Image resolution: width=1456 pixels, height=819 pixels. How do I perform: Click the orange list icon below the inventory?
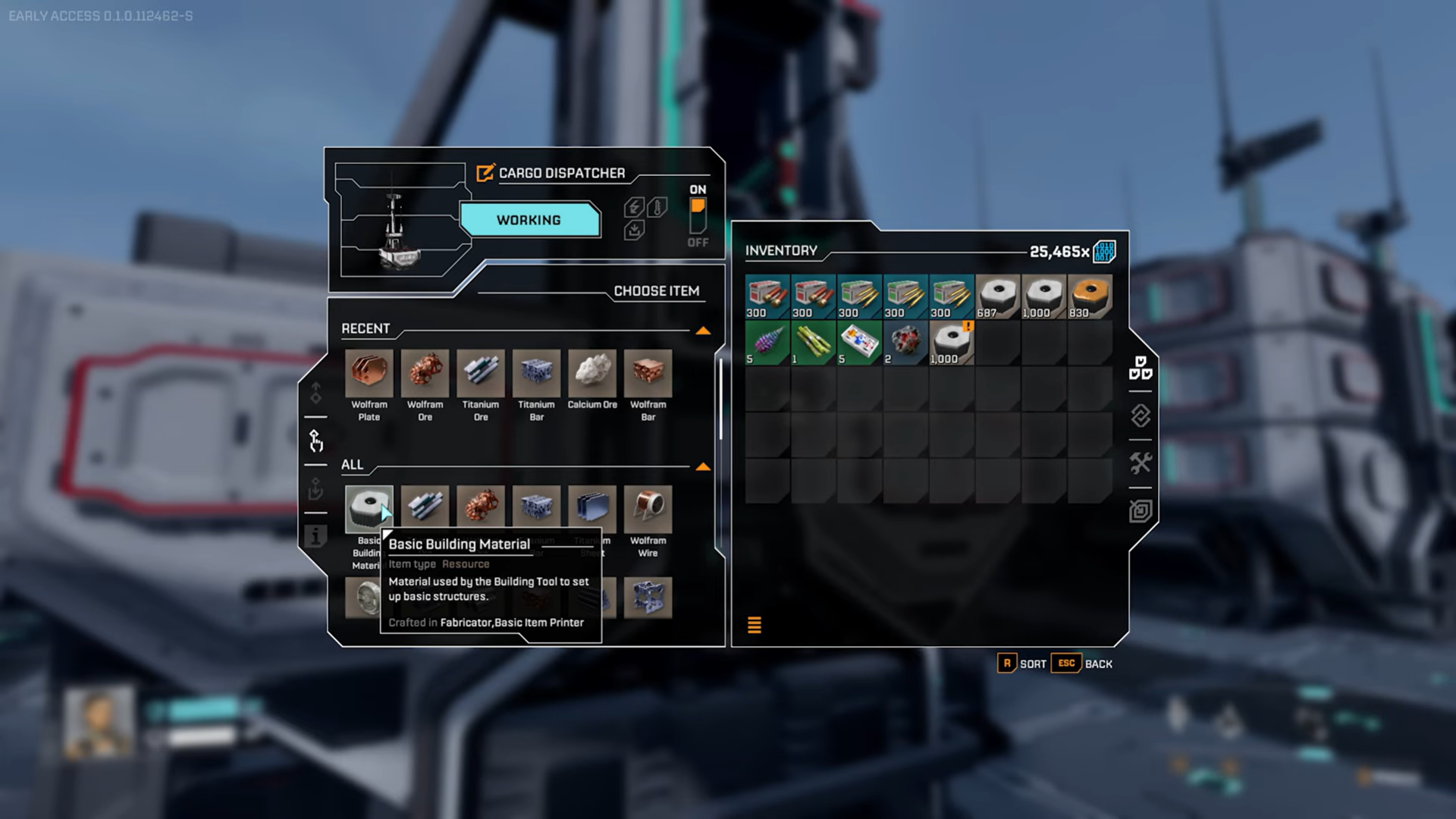pos(754,625)
